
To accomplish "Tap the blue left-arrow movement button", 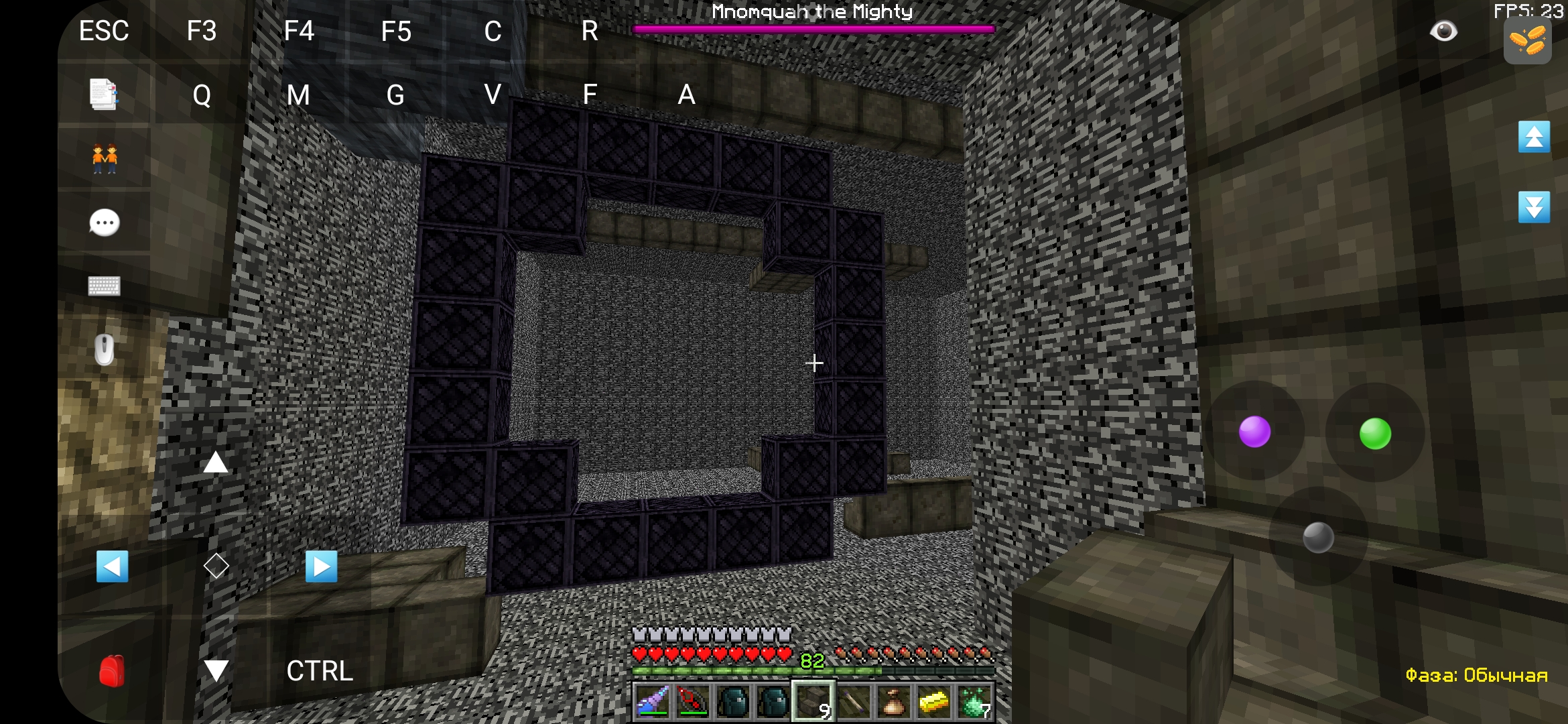I will (113, 566).
